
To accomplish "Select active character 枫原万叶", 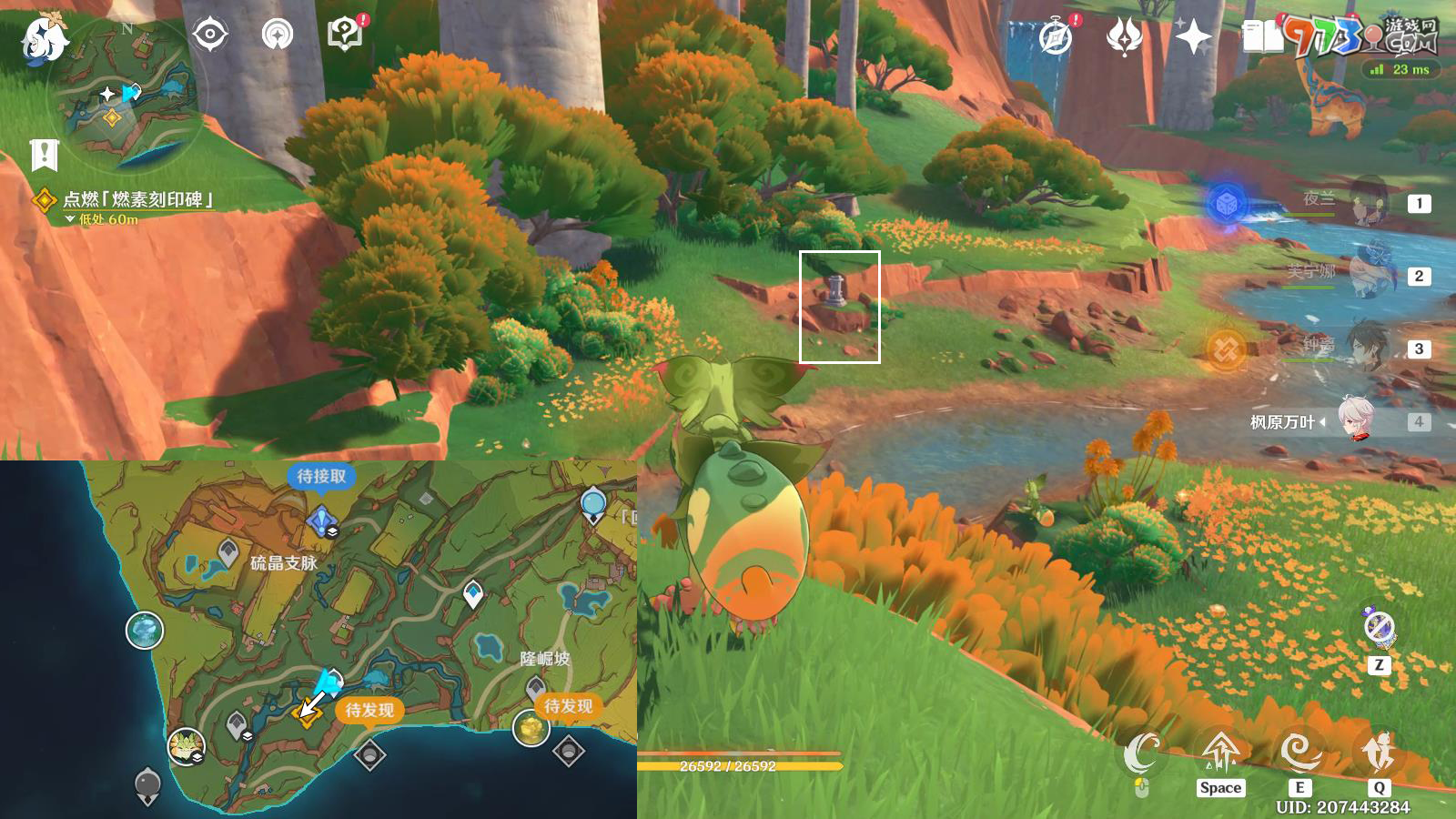I will [1356, 421].
